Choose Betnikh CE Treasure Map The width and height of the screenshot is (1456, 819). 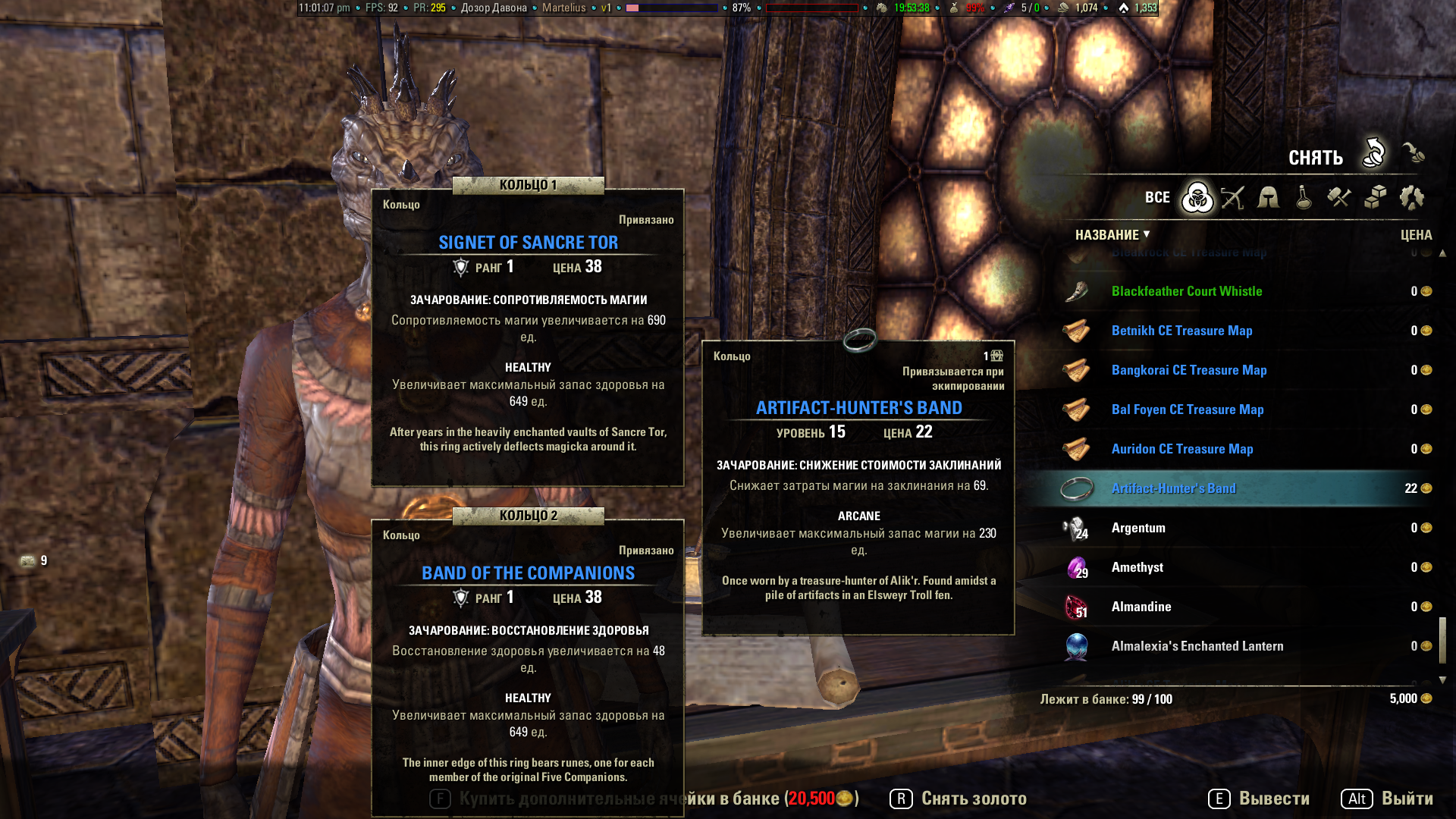tap(1181, 331)
